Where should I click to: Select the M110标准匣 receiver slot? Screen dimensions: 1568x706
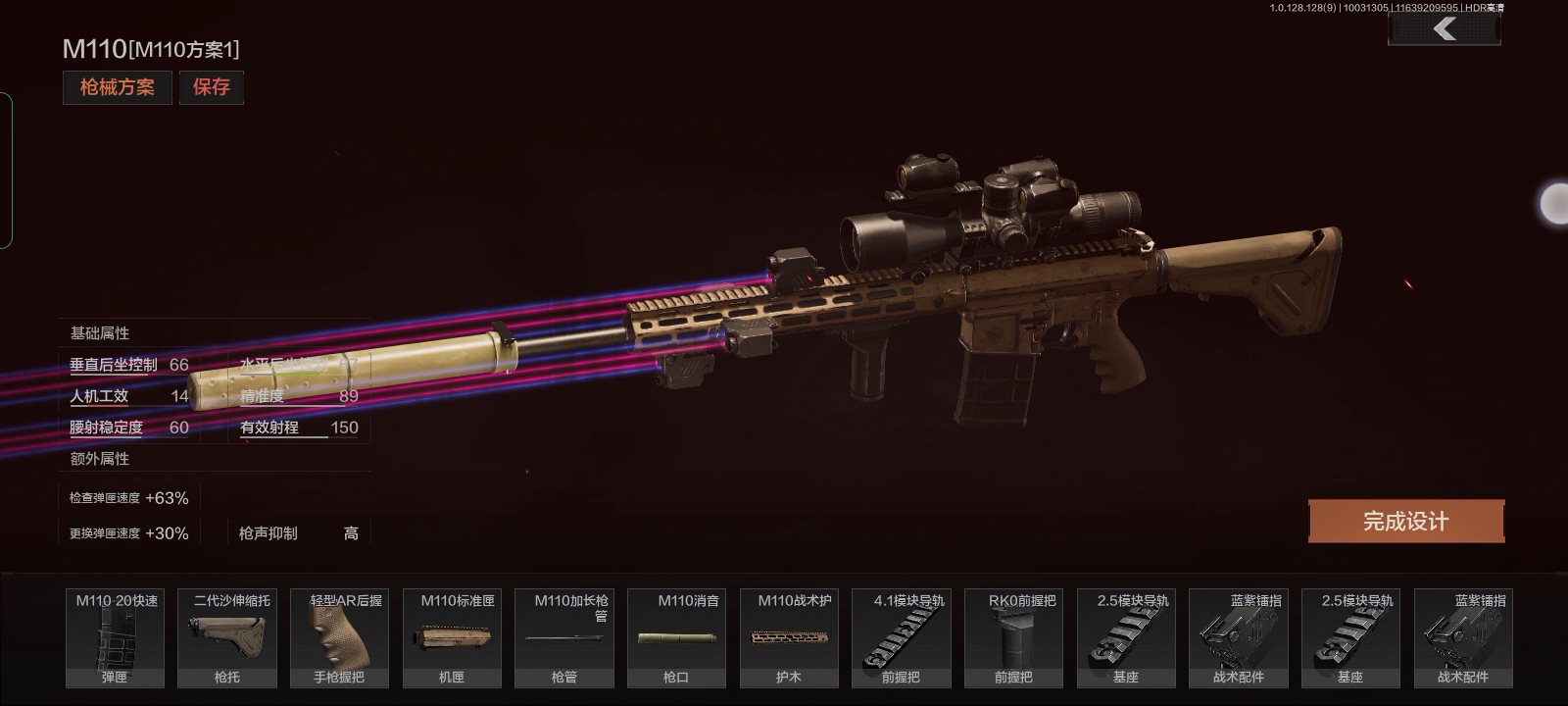tap(452, 637)
